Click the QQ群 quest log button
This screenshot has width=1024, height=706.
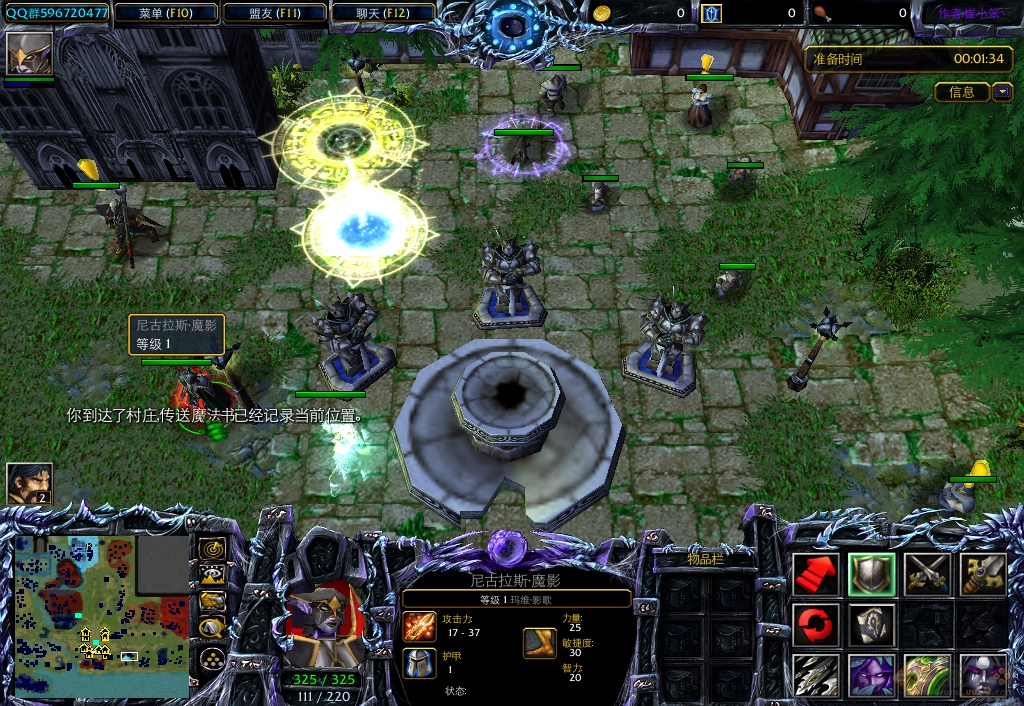(x=56, y=13)
